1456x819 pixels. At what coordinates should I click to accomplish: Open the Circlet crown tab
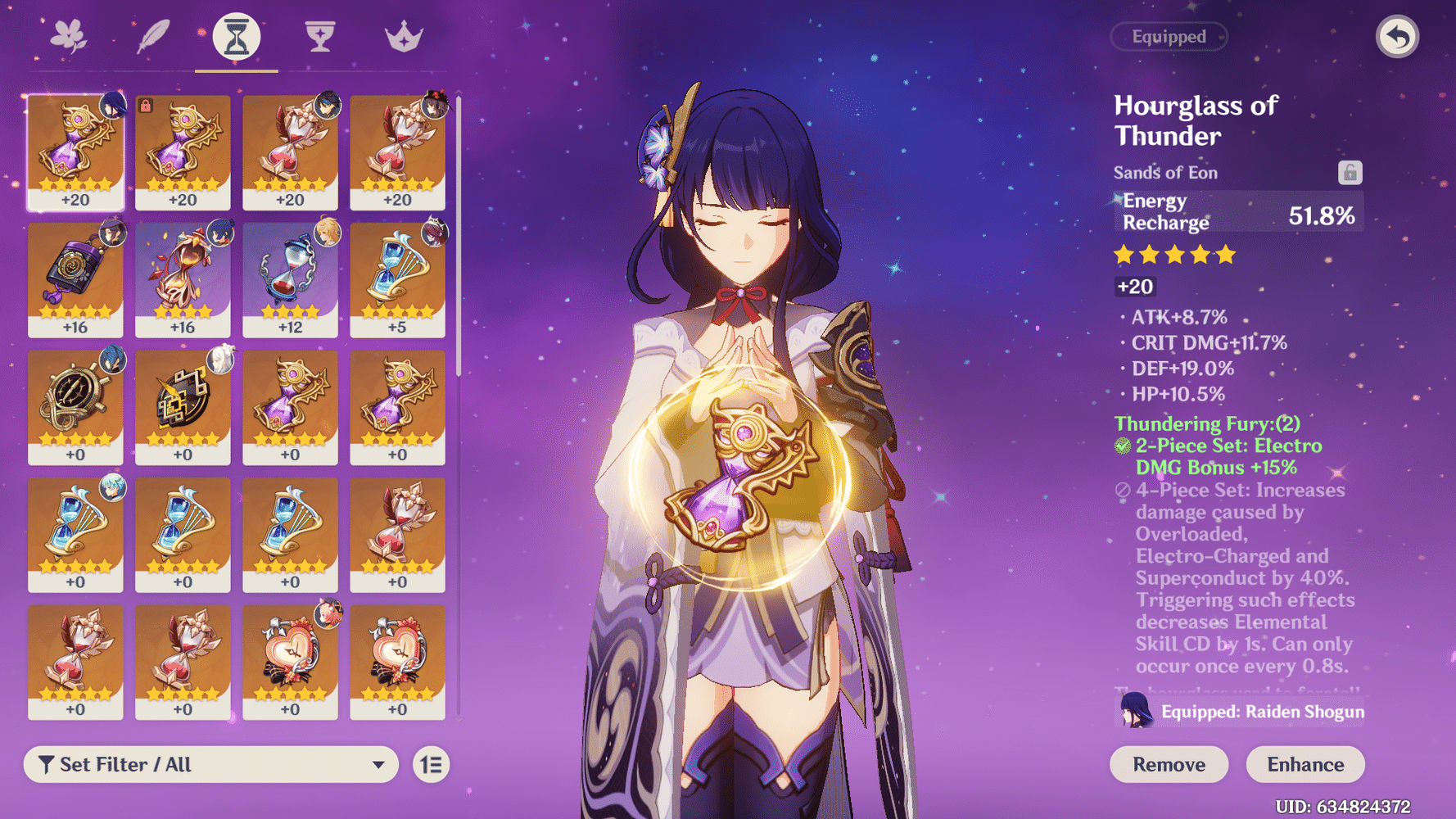[x=404, y=37]
